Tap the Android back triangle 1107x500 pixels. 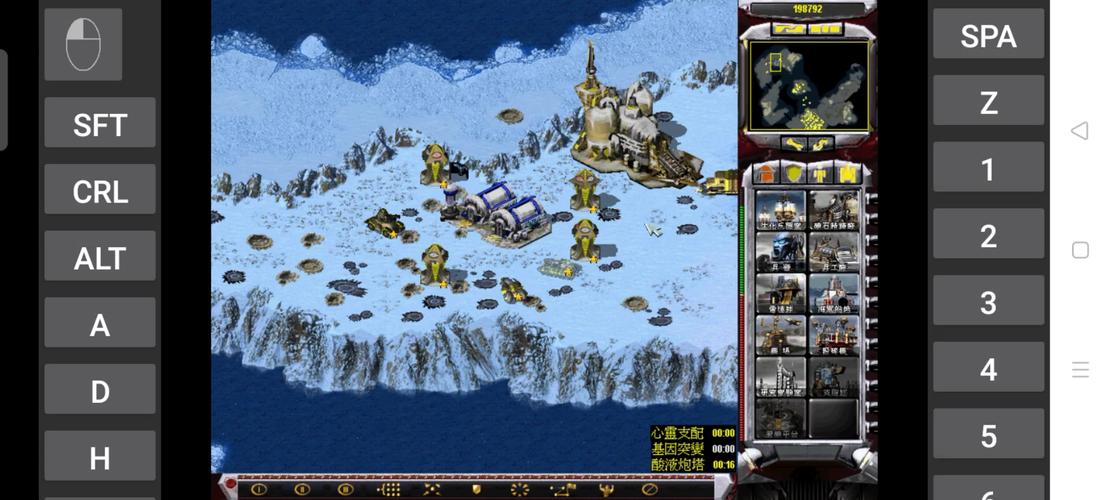(1079, 131)
